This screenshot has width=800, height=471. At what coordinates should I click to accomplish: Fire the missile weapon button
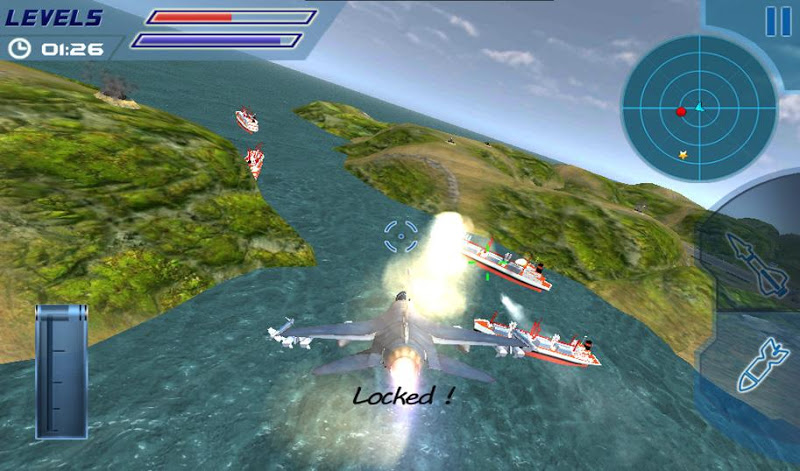757,263
